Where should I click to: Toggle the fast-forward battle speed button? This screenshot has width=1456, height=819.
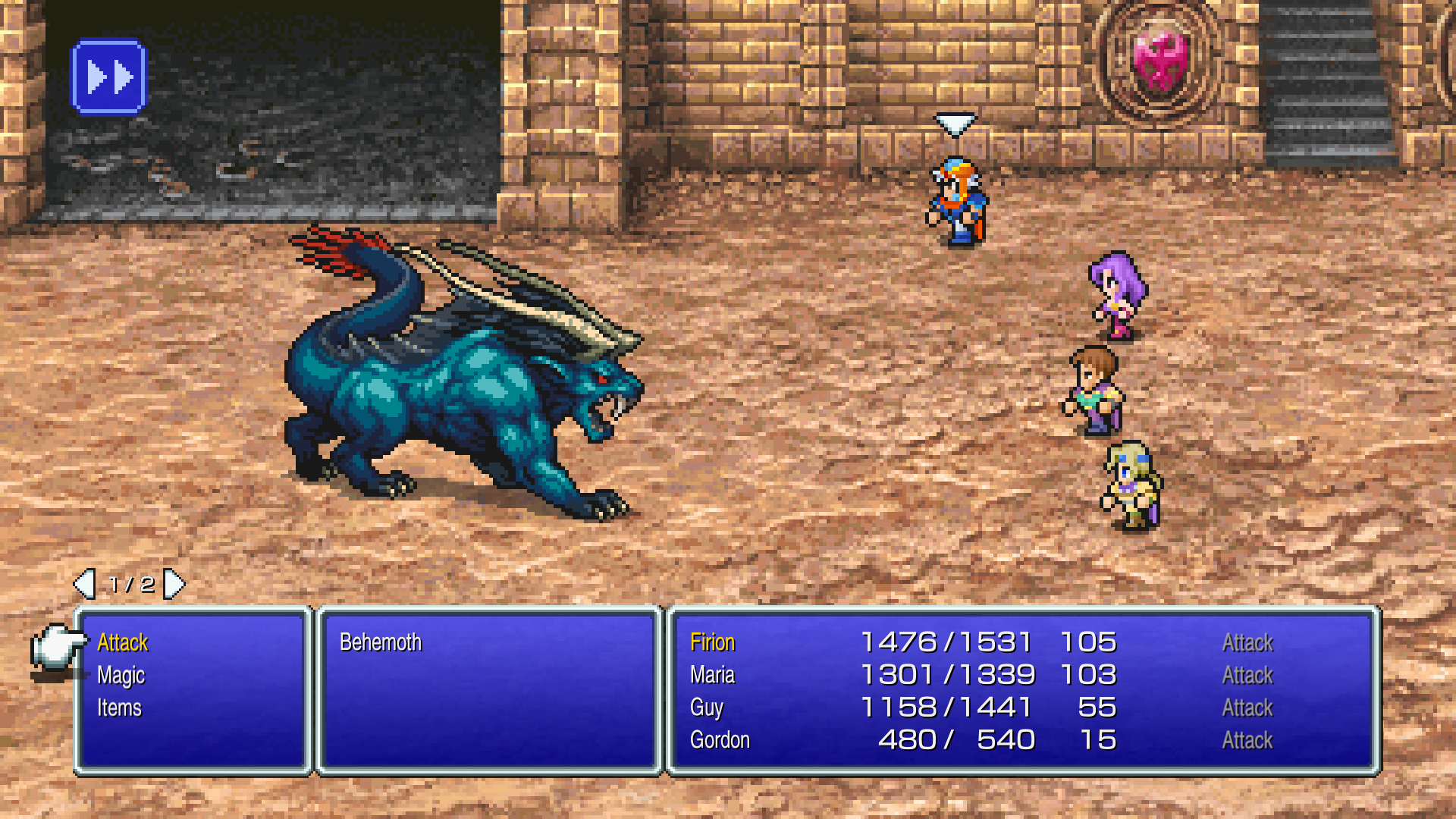(x=108, y=77)
